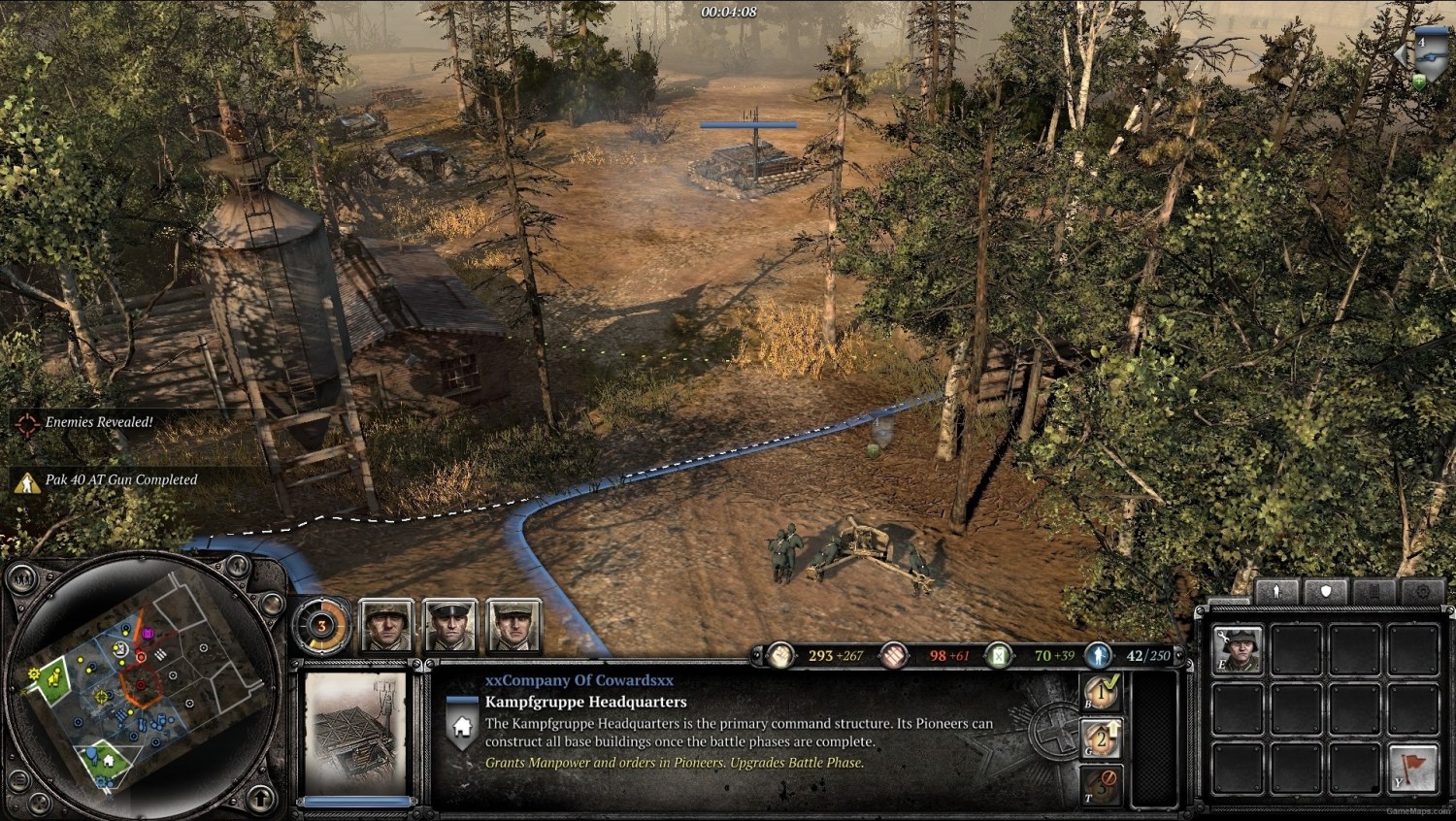This screenshot has height=821, width=1456.
Task: Toggle the soldier icon above the minimap
Action: [x=237, y=566]
